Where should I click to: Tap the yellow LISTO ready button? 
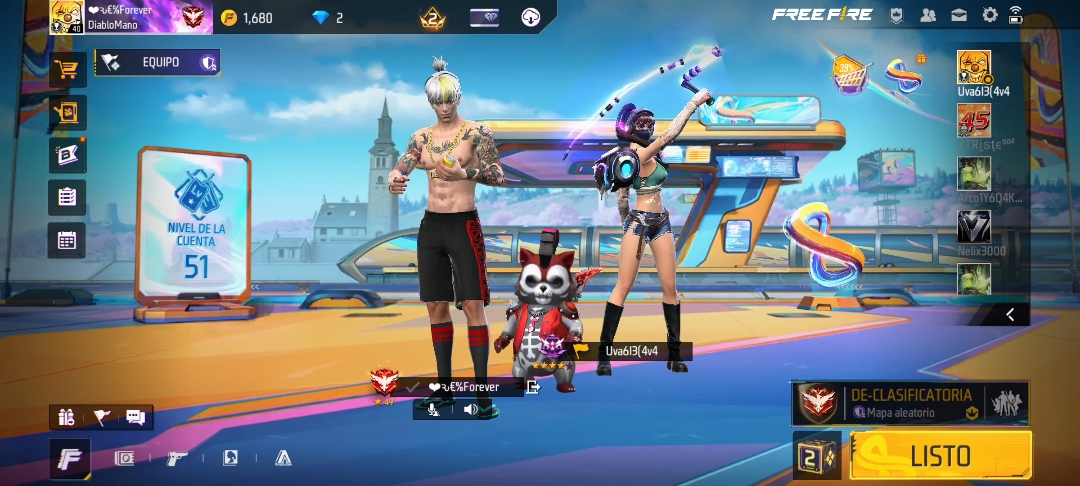(x=940, y=456)
